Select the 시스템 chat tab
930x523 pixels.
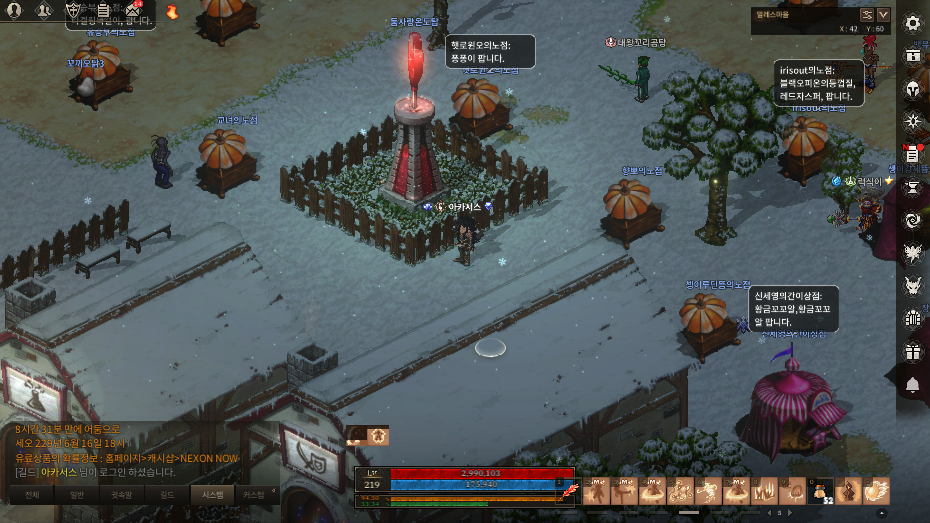pos(212,494)
